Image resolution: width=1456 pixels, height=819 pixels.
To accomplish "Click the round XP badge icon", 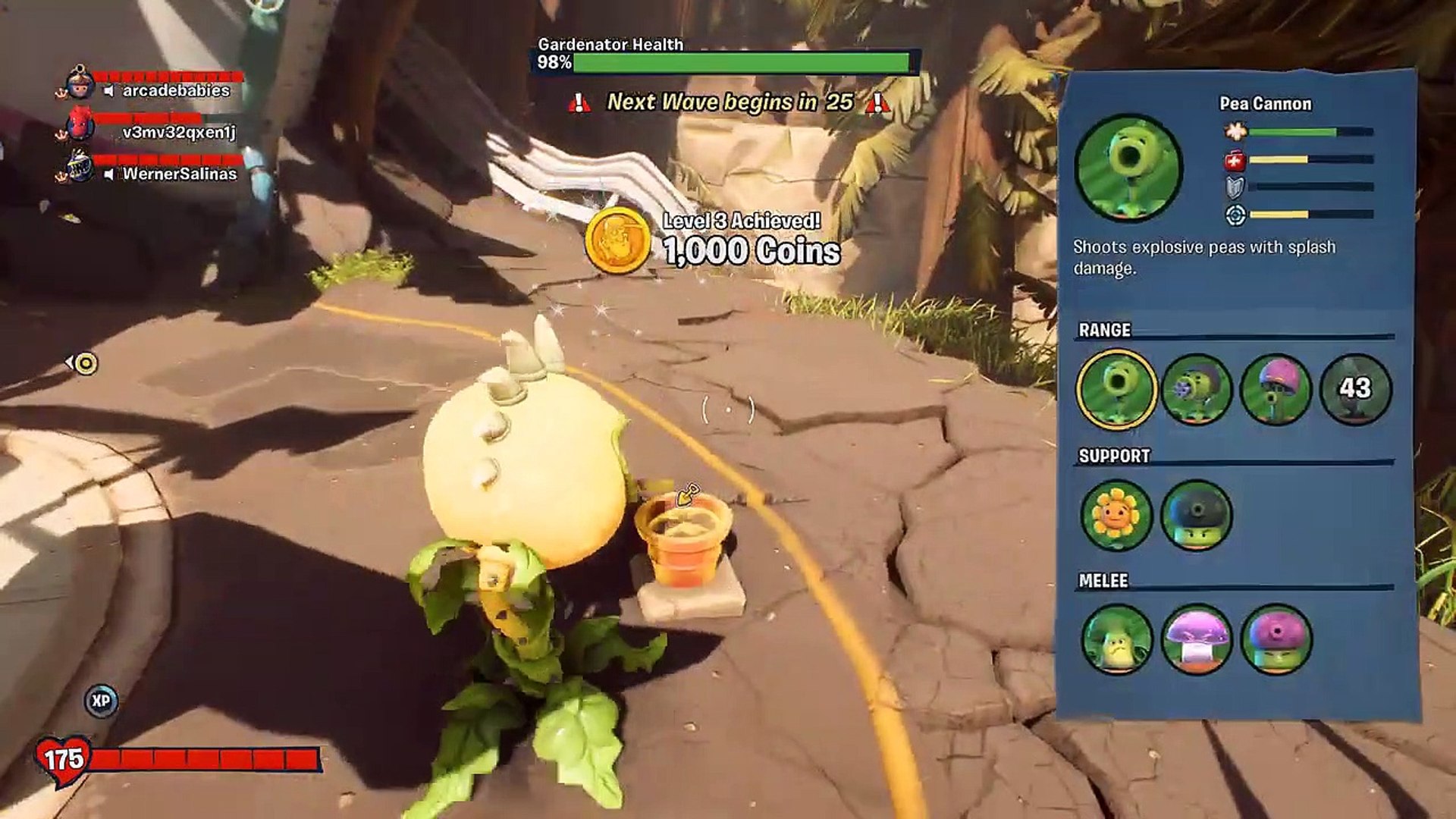I will [x=101, y=701].
